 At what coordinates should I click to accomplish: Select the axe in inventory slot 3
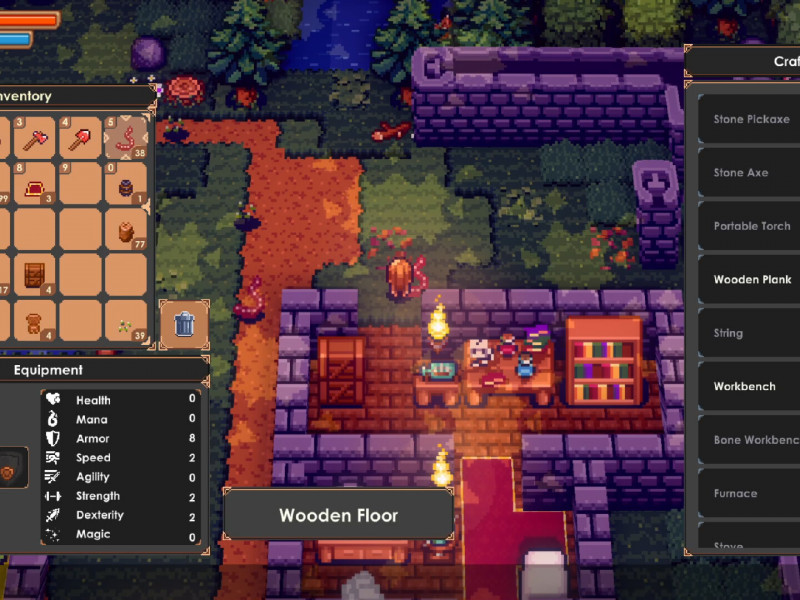point(36,138)
